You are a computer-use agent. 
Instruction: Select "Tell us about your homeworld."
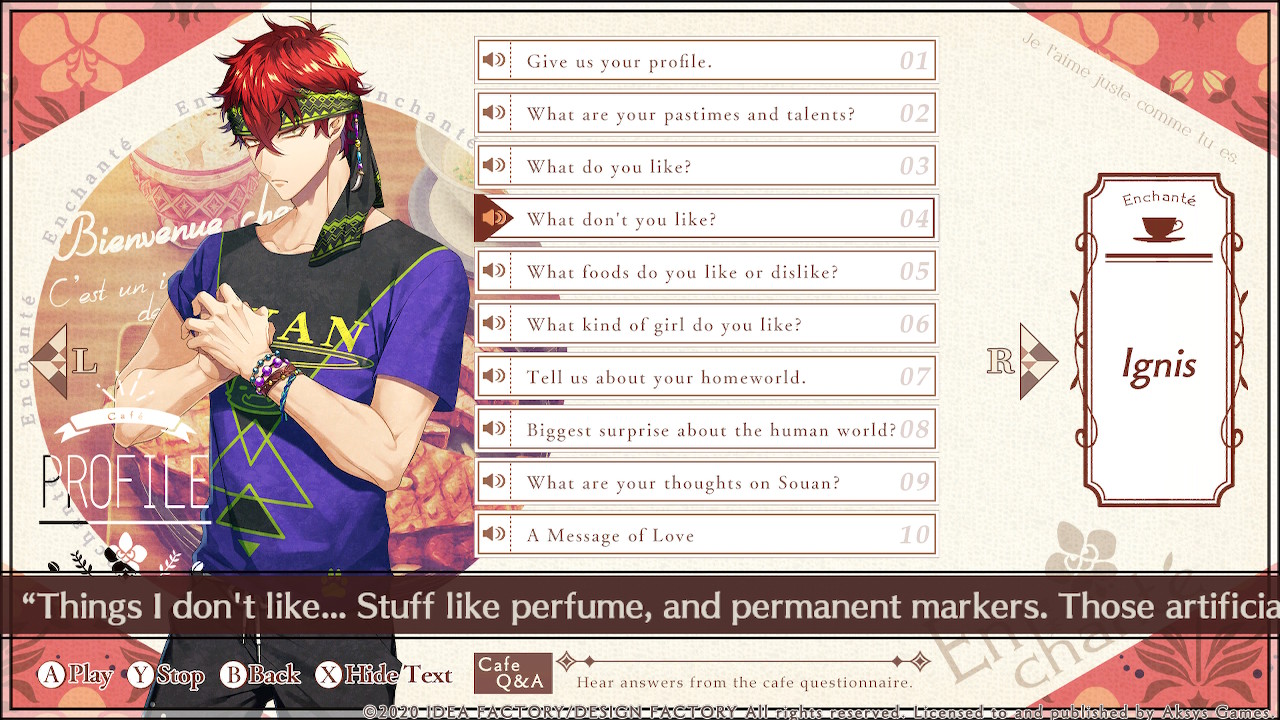click(x=705, y=377)
